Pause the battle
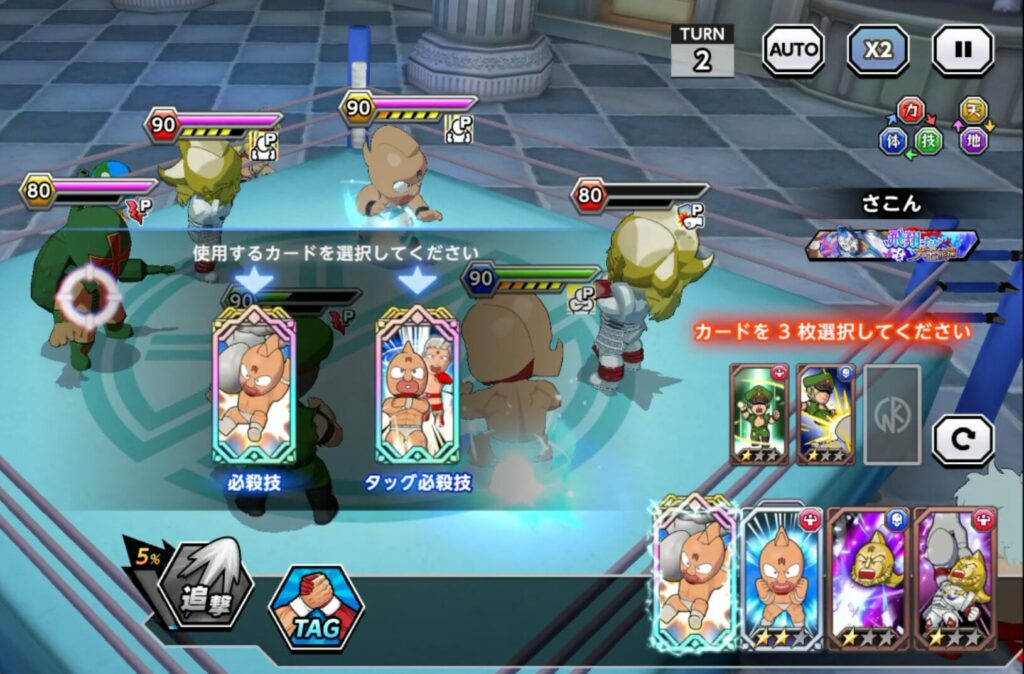The width and height of the screenshot is (1024, 674). (x=963, y=50)
